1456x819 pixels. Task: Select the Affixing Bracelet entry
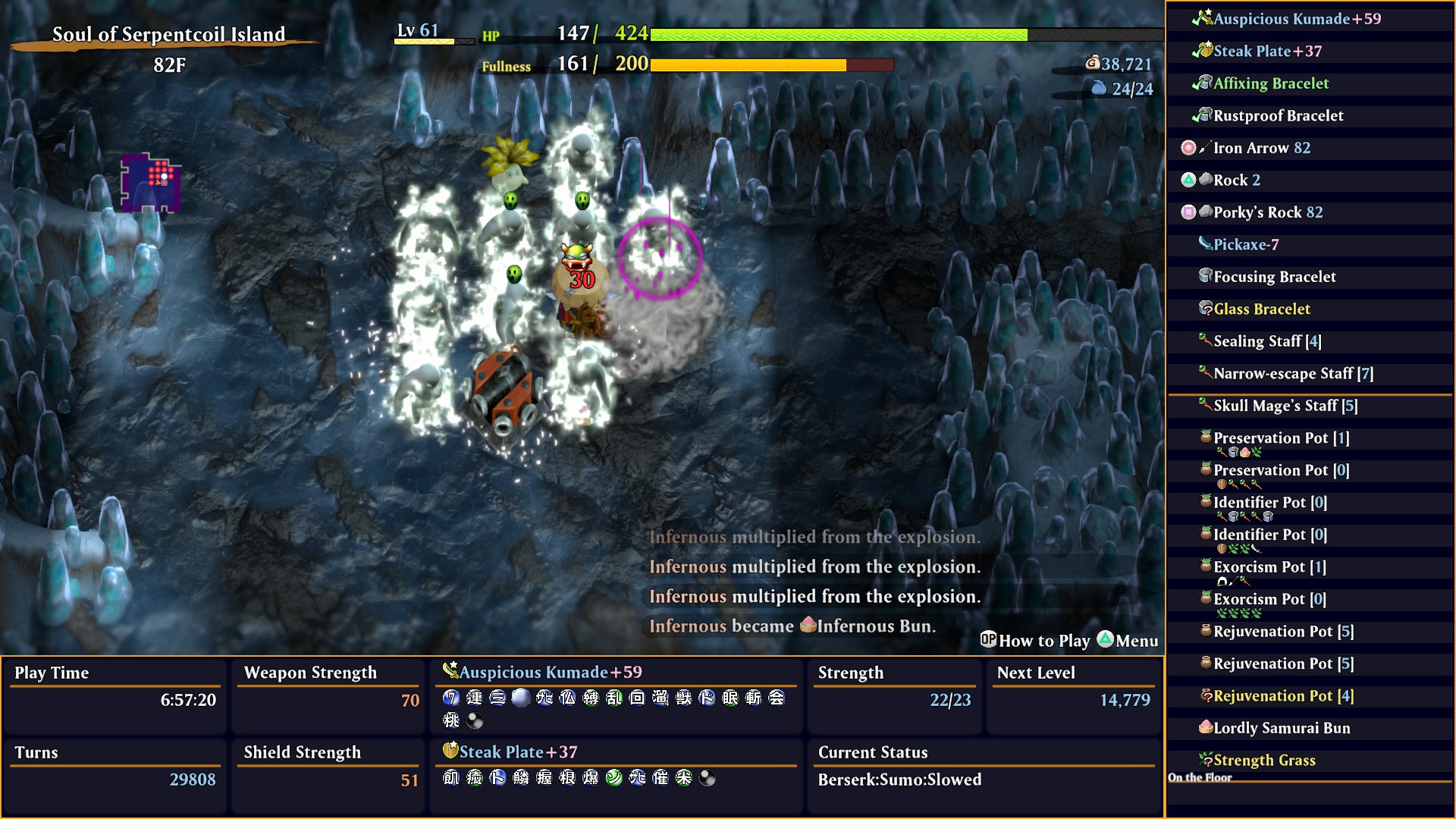(x=1271, y=83)
